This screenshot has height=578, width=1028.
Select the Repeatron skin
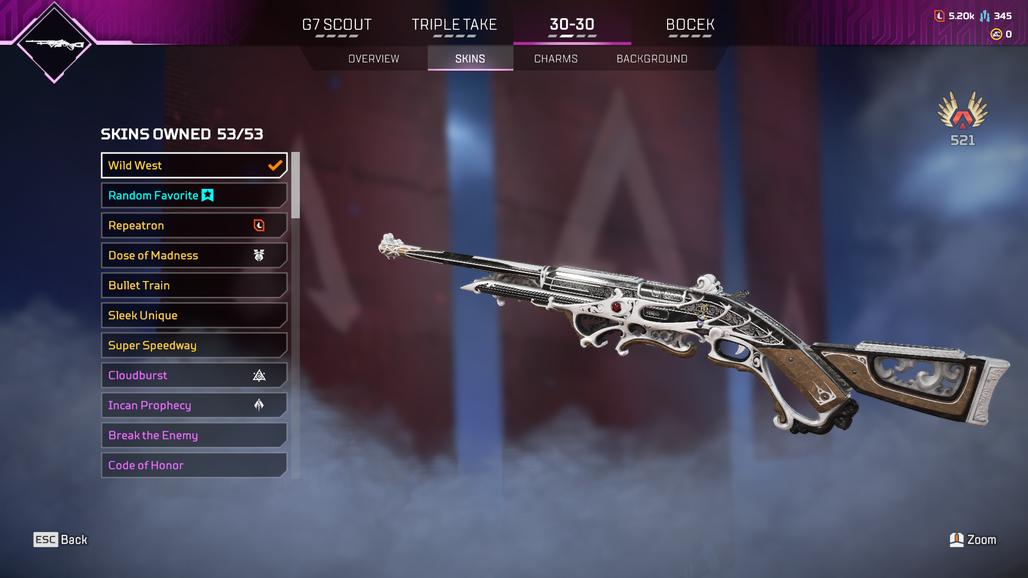[194, 226]
